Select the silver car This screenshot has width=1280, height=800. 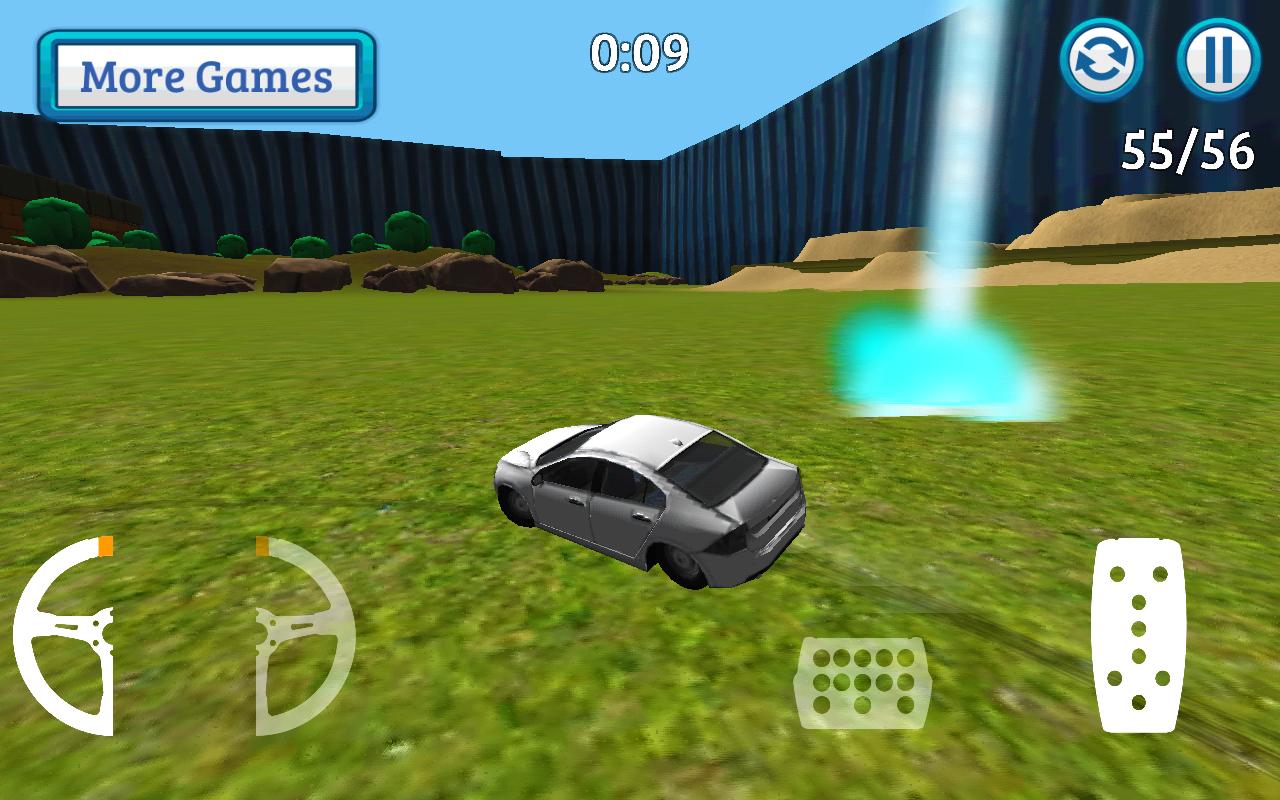click(x=650, y=500)
